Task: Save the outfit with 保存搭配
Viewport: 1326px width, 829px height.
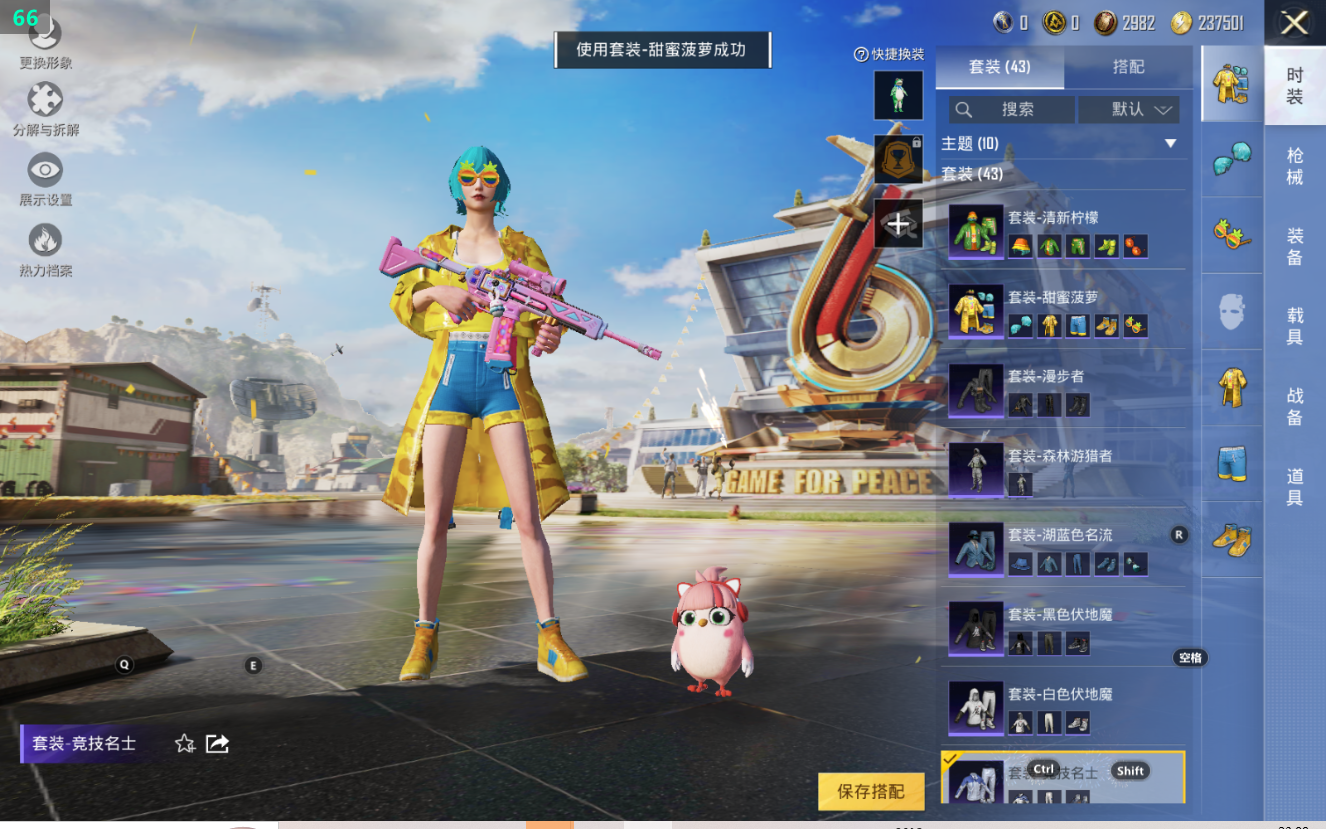Action: point(870,791)
